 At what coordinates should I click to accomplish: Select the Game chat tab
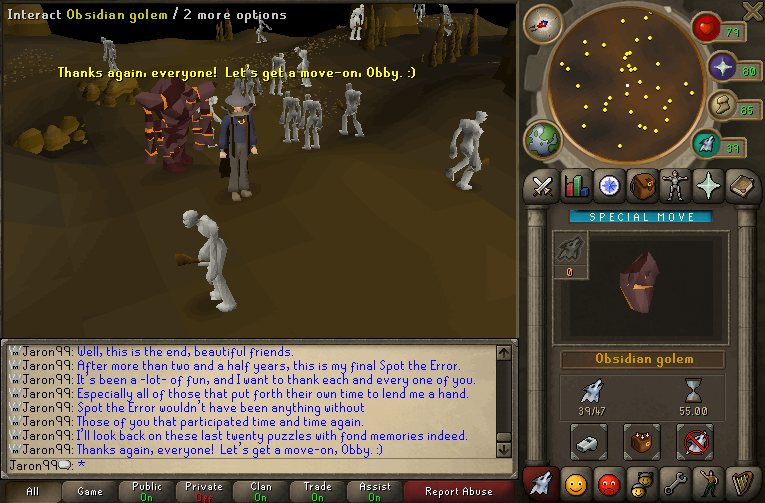pyautogui.click(x=90, y=491)
